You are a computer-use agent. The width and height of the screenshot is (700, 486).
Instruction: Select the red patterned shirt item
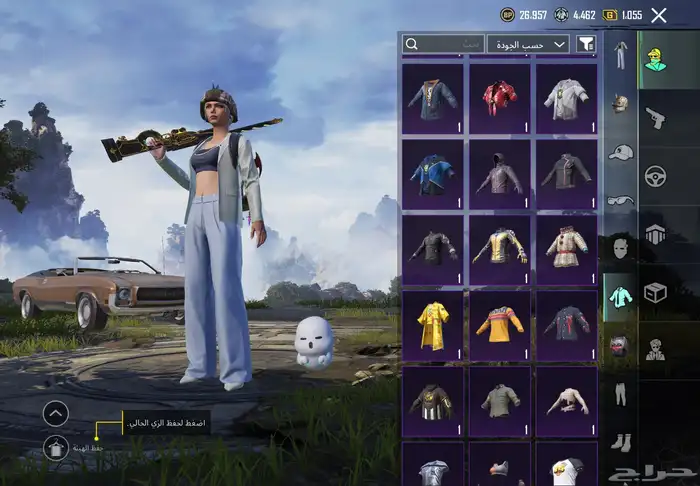pos(499,96)
